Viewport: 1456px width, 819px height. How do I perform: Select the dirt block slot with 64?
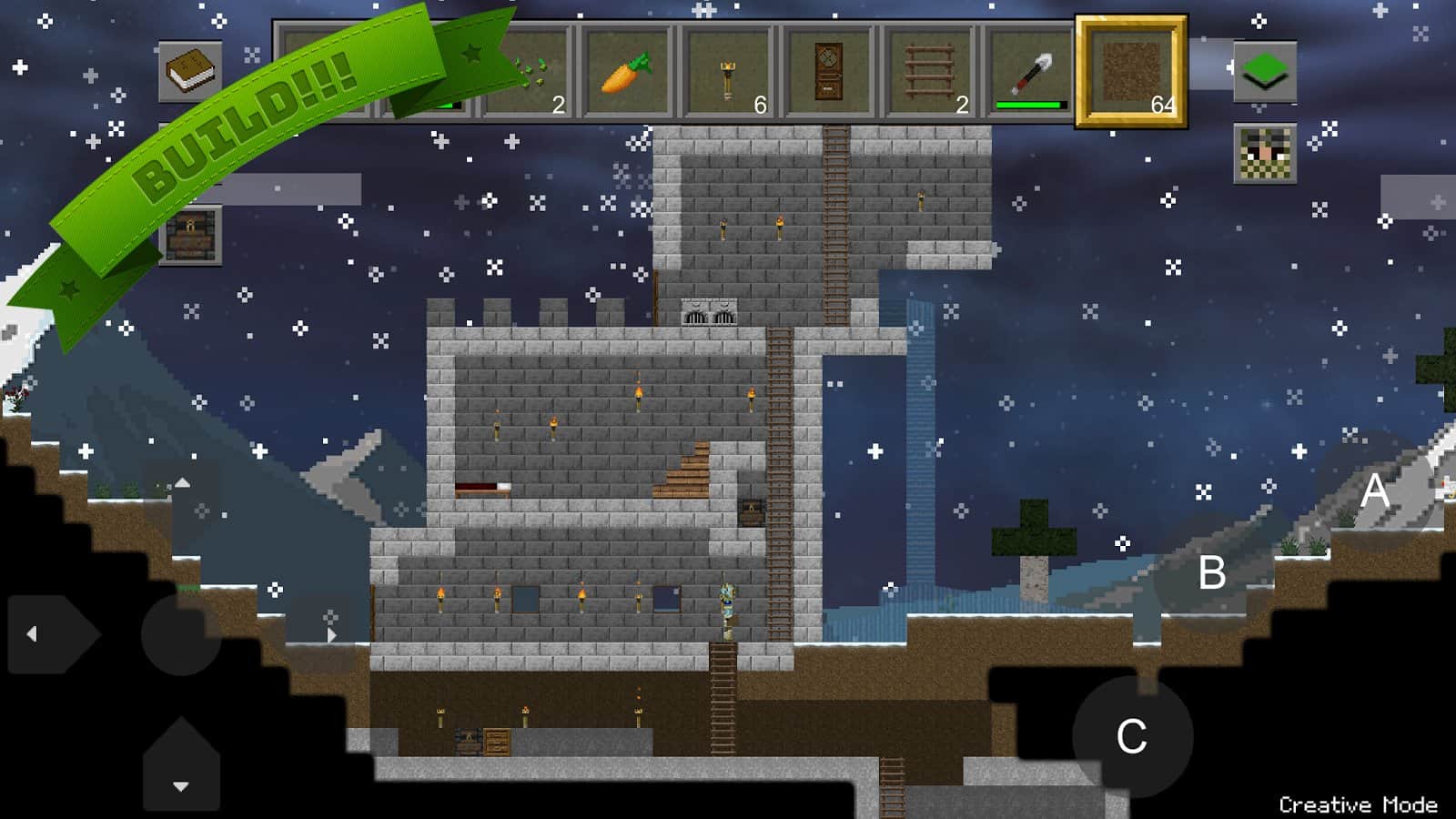[x=1131, y=72]
